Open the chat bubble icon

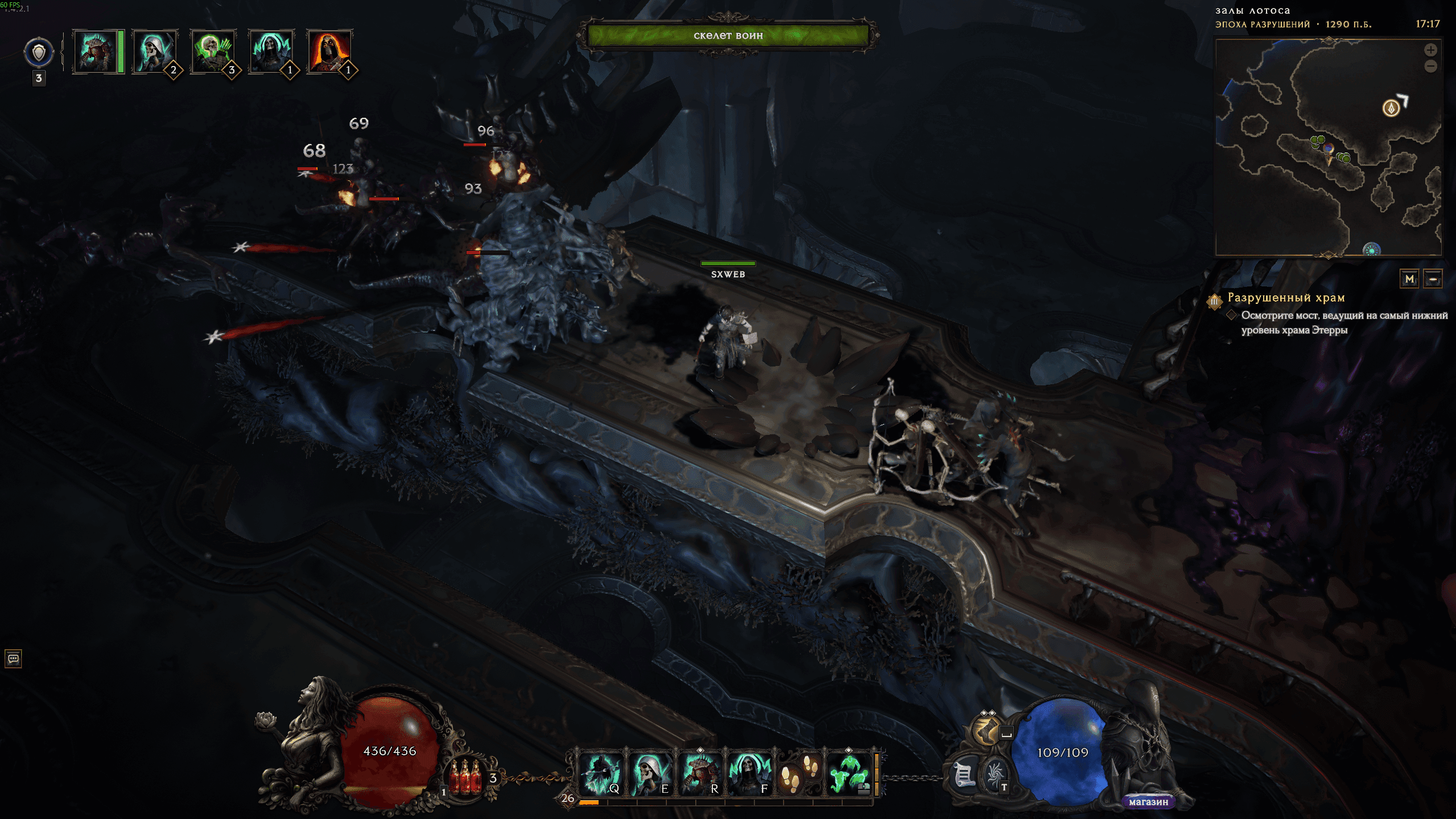(13, 659)
